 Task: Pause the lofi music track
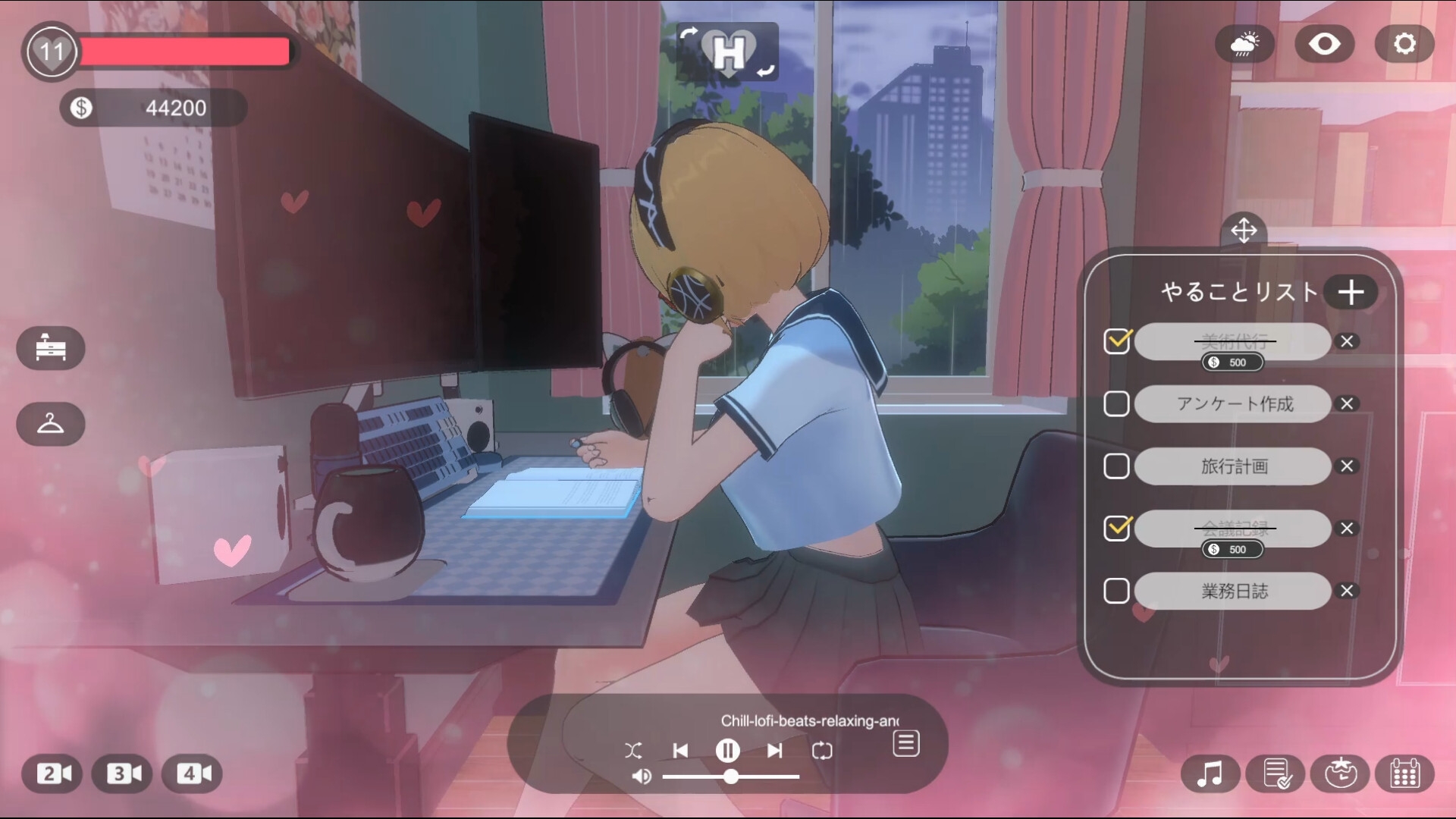point(727,751)
